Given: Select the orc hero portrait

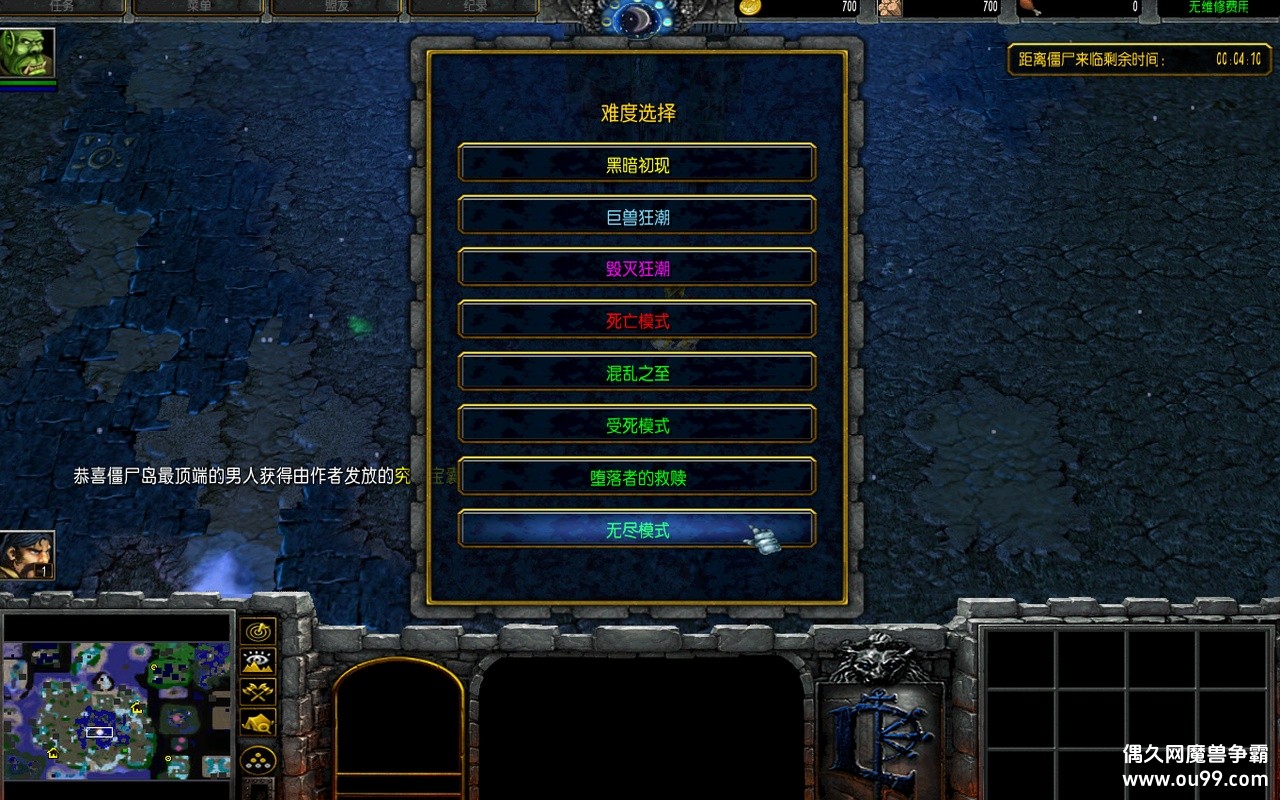Looking at the screenshot, I should 27,52.
